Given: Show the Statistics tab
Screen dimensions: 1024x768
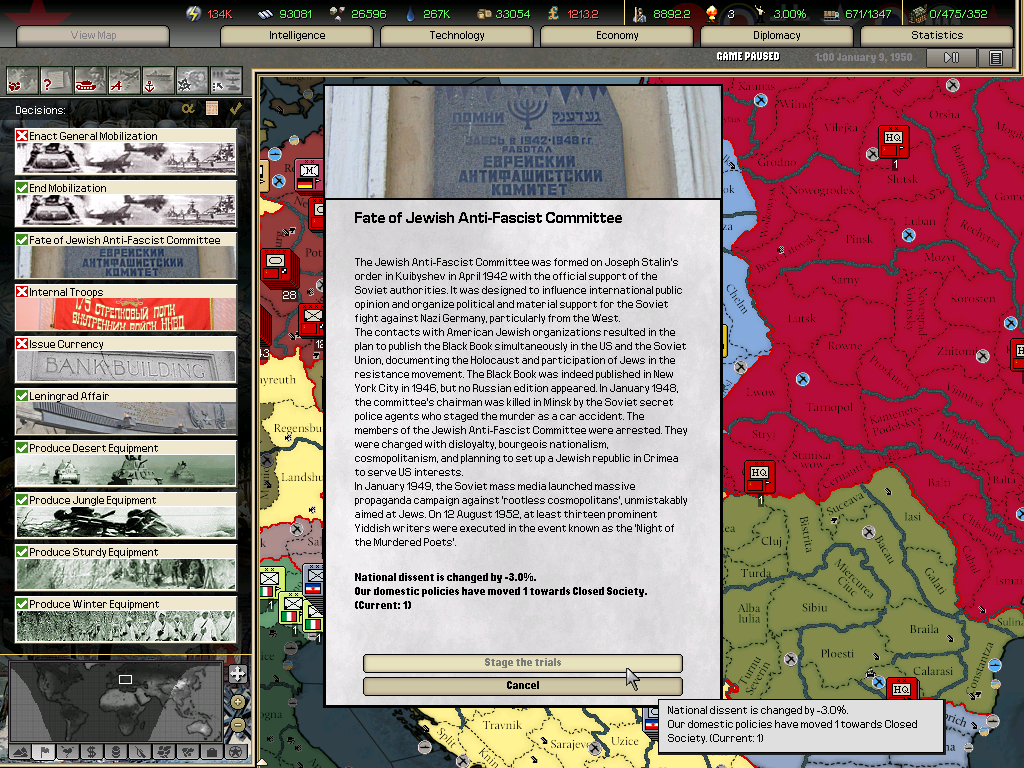Looking at the screenshot, I should pyautogui.click(x=937, y=36).
